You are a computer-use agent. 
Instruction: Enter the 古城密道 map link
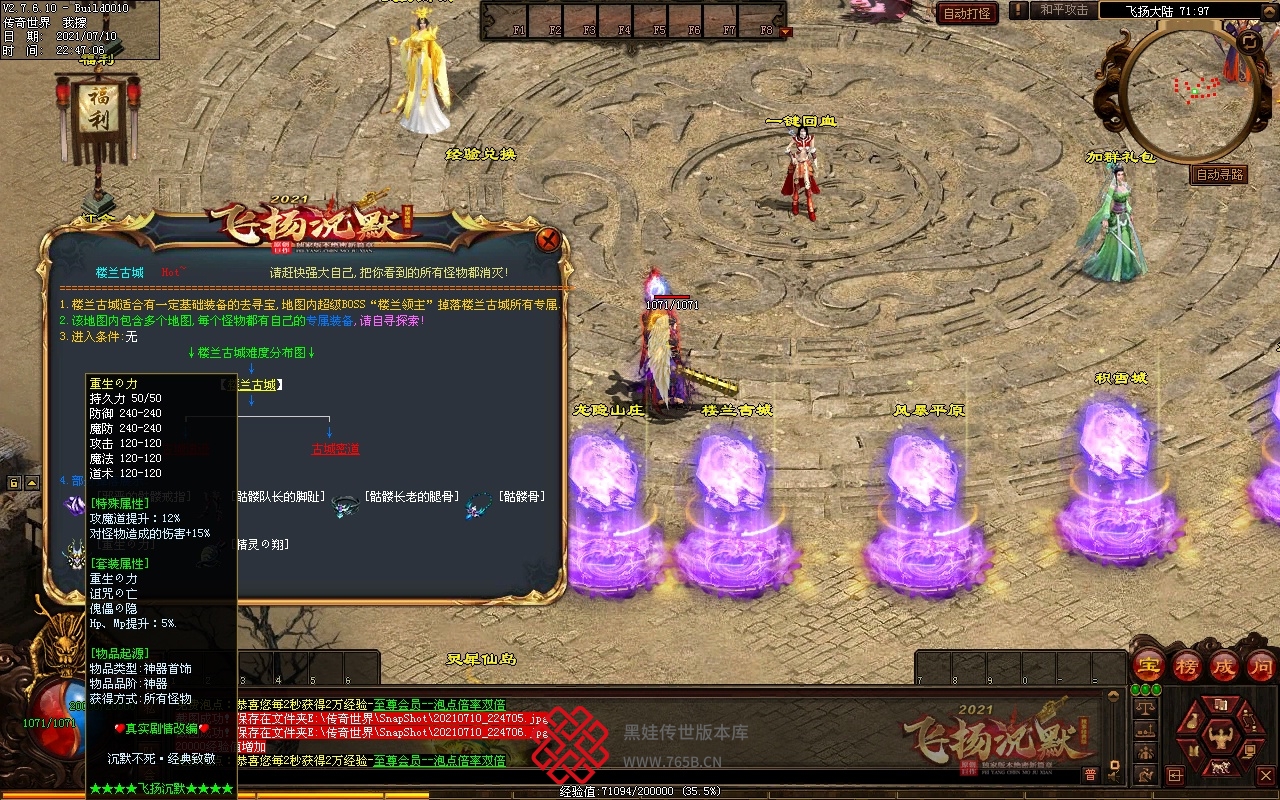335,450
